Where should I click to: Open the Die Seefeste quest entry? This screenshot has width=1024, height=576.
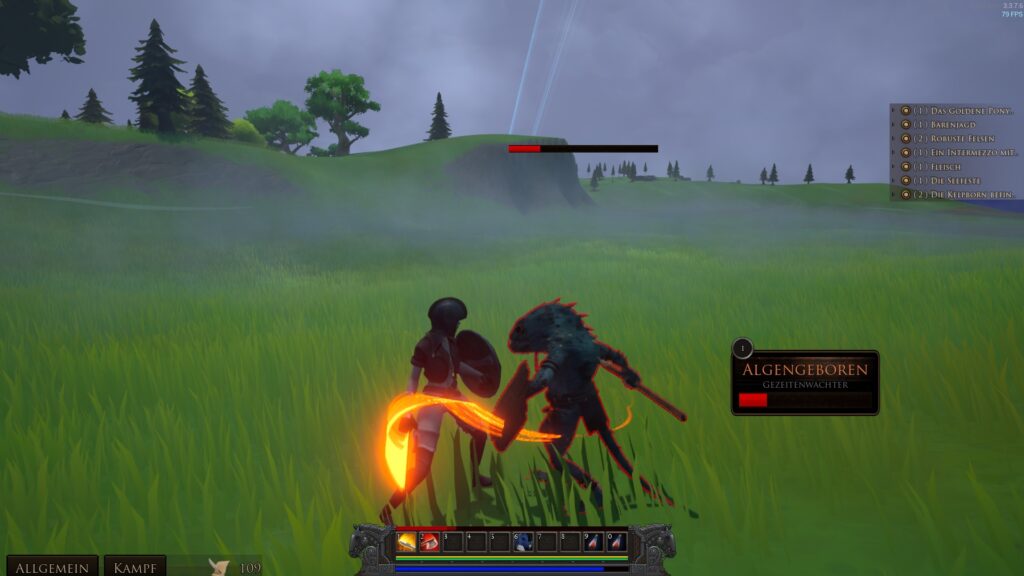click(x=958, y=180)
